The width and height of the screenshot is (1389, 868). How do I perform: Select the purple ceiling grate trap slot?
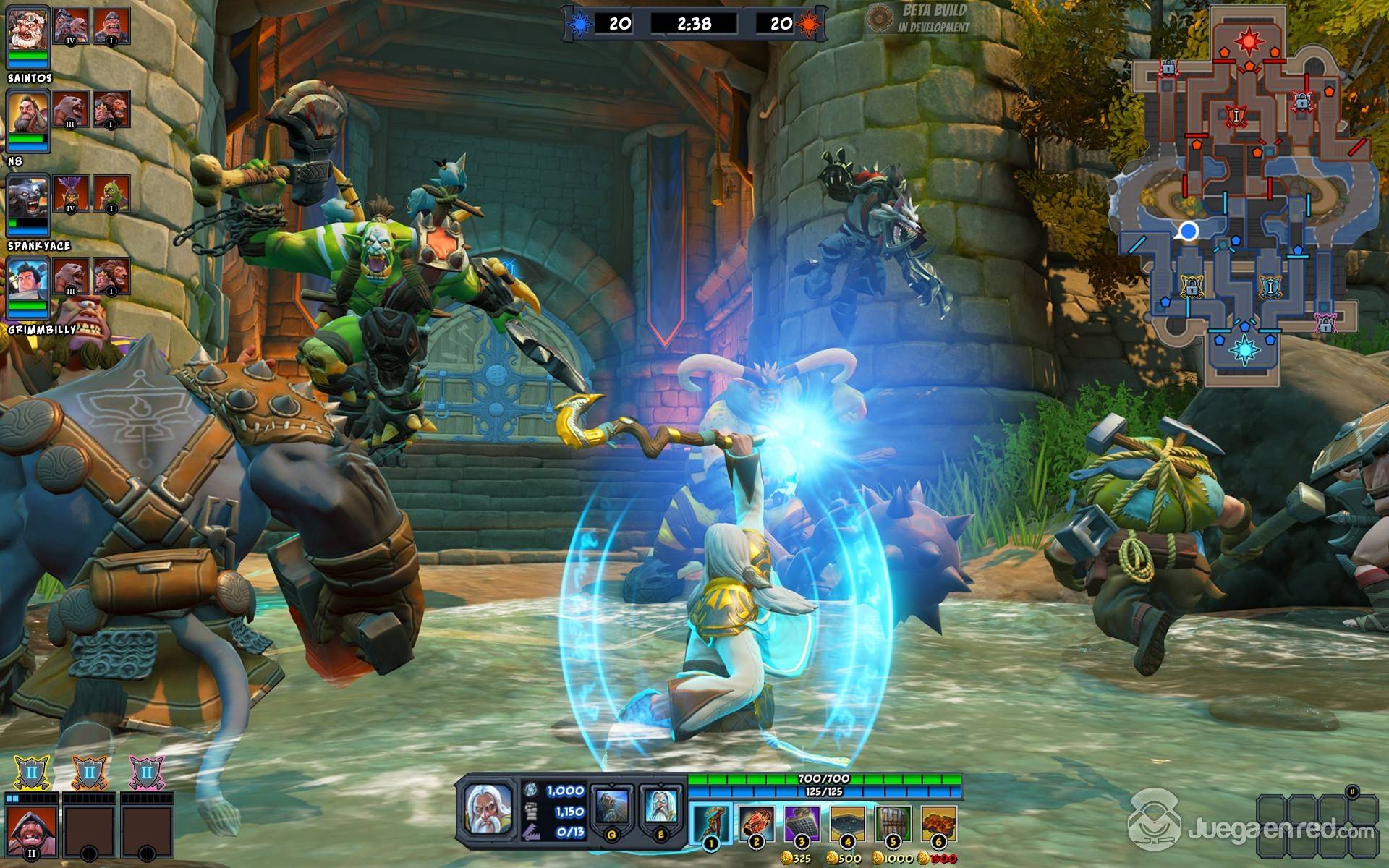[x=802, y=825]
